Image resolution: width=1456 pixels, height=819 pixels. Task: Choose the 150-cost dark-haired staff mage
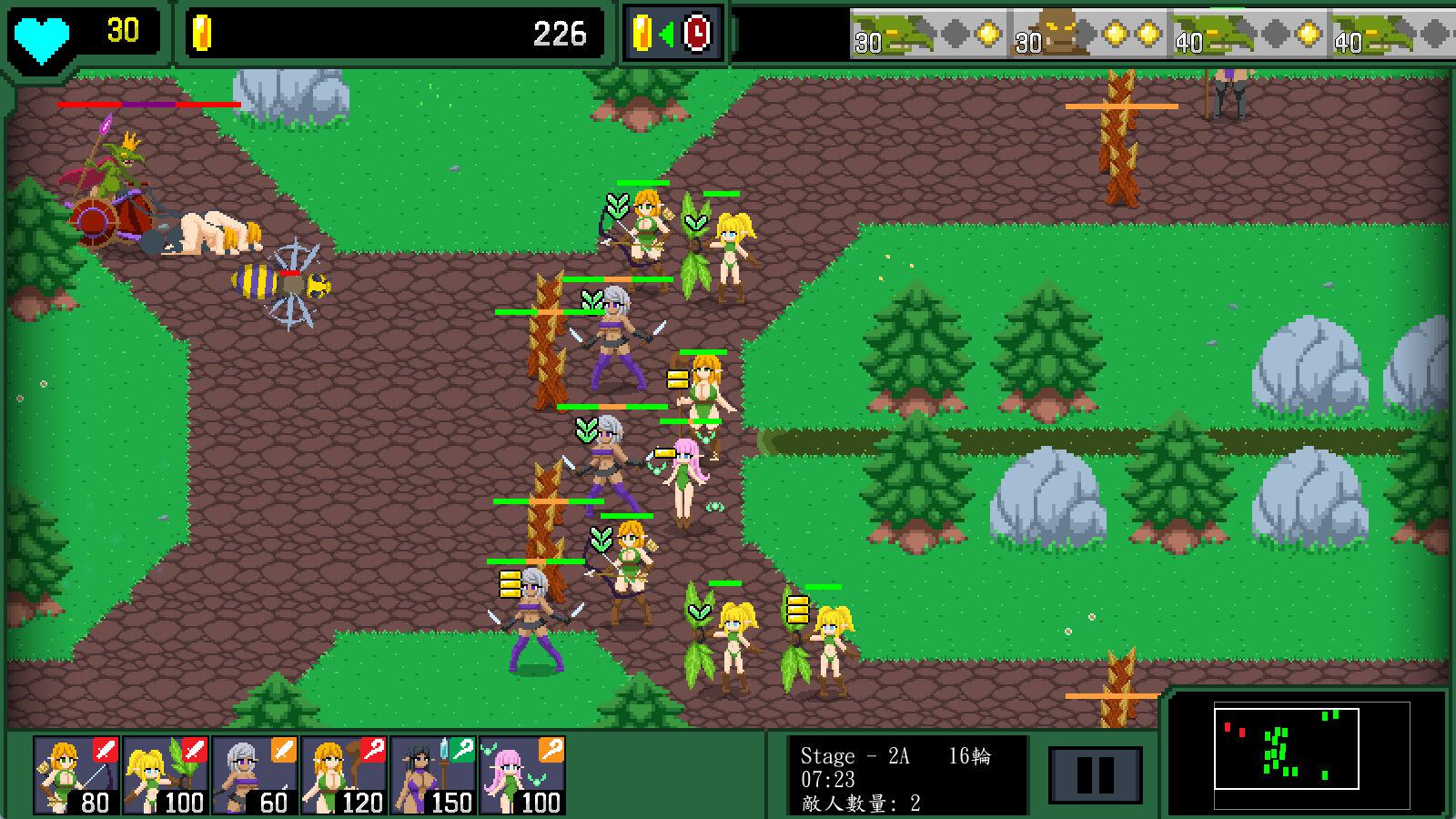(433, 775)
